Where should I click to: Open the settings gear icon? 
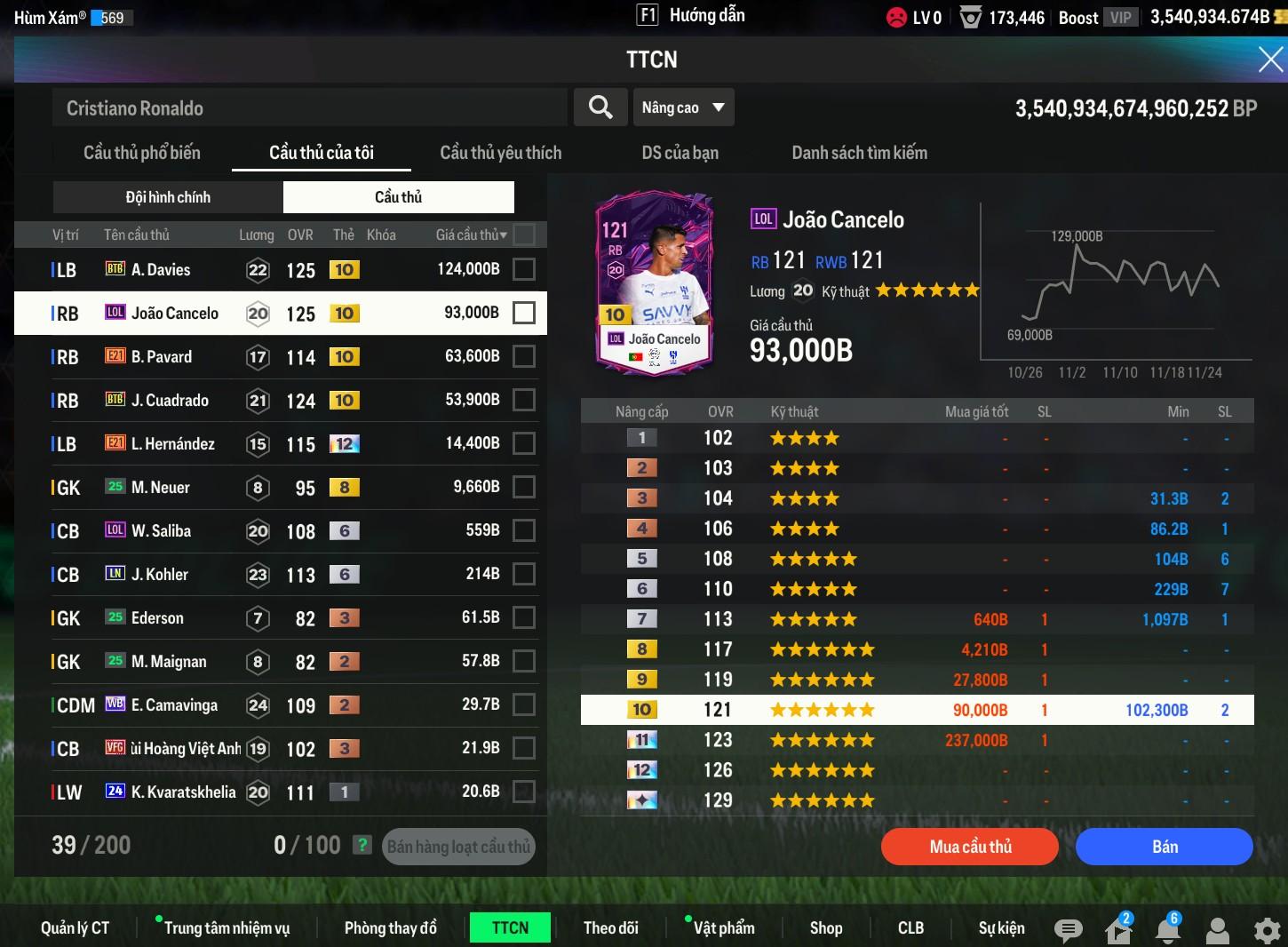click(x=1267, y=929)
